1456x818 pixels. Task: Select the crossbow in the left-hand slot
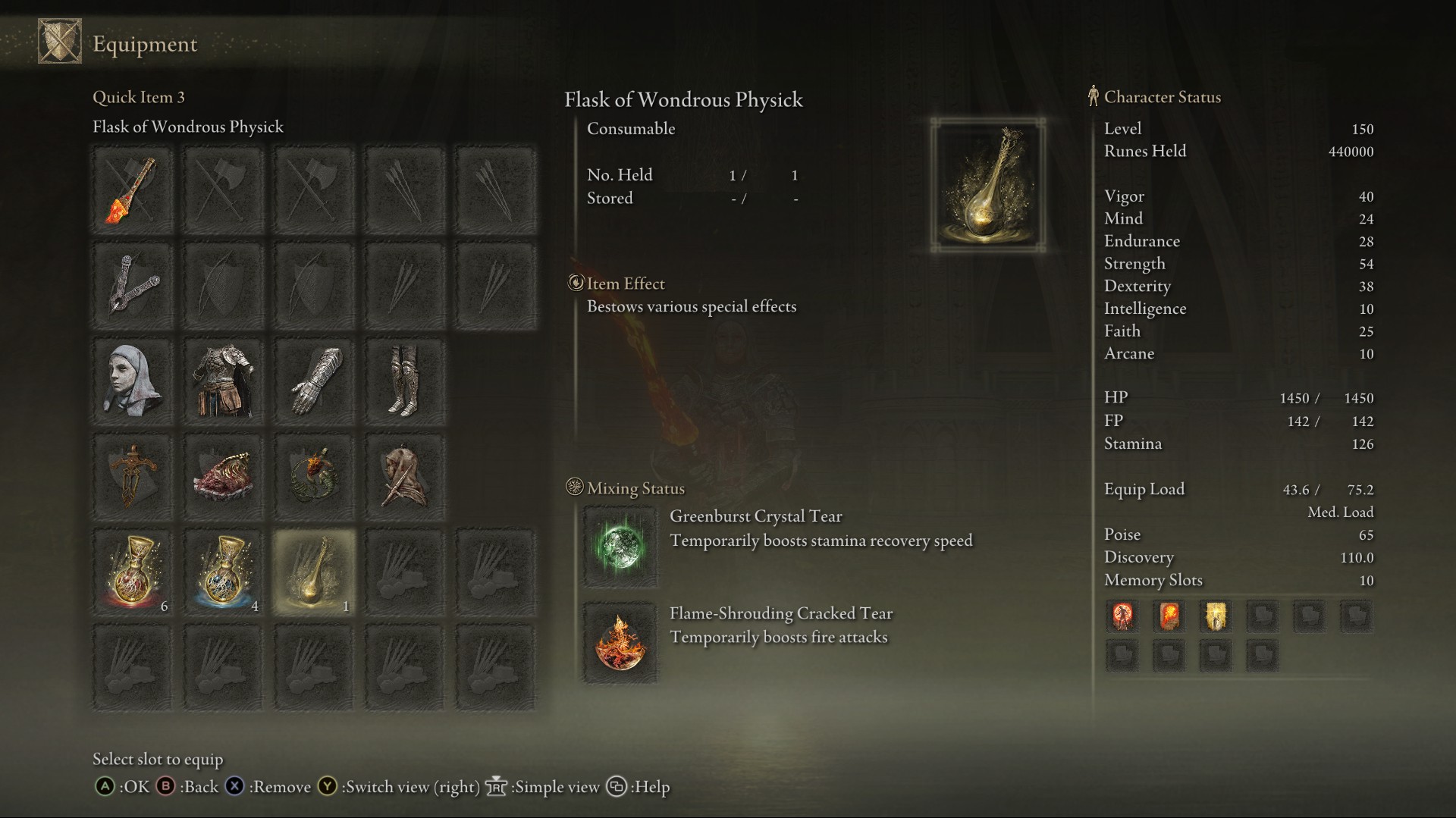[x=132, y=284]
